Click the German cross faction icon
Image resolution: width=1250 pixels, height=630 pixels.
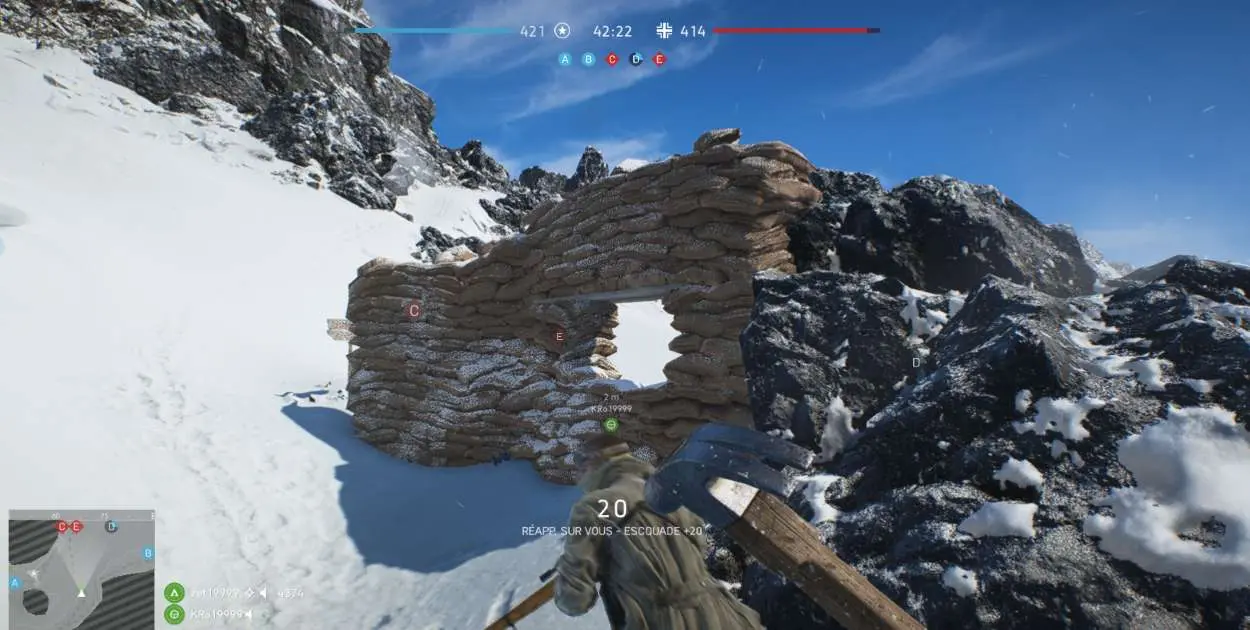pyautogui.click(x=665, y=31)
